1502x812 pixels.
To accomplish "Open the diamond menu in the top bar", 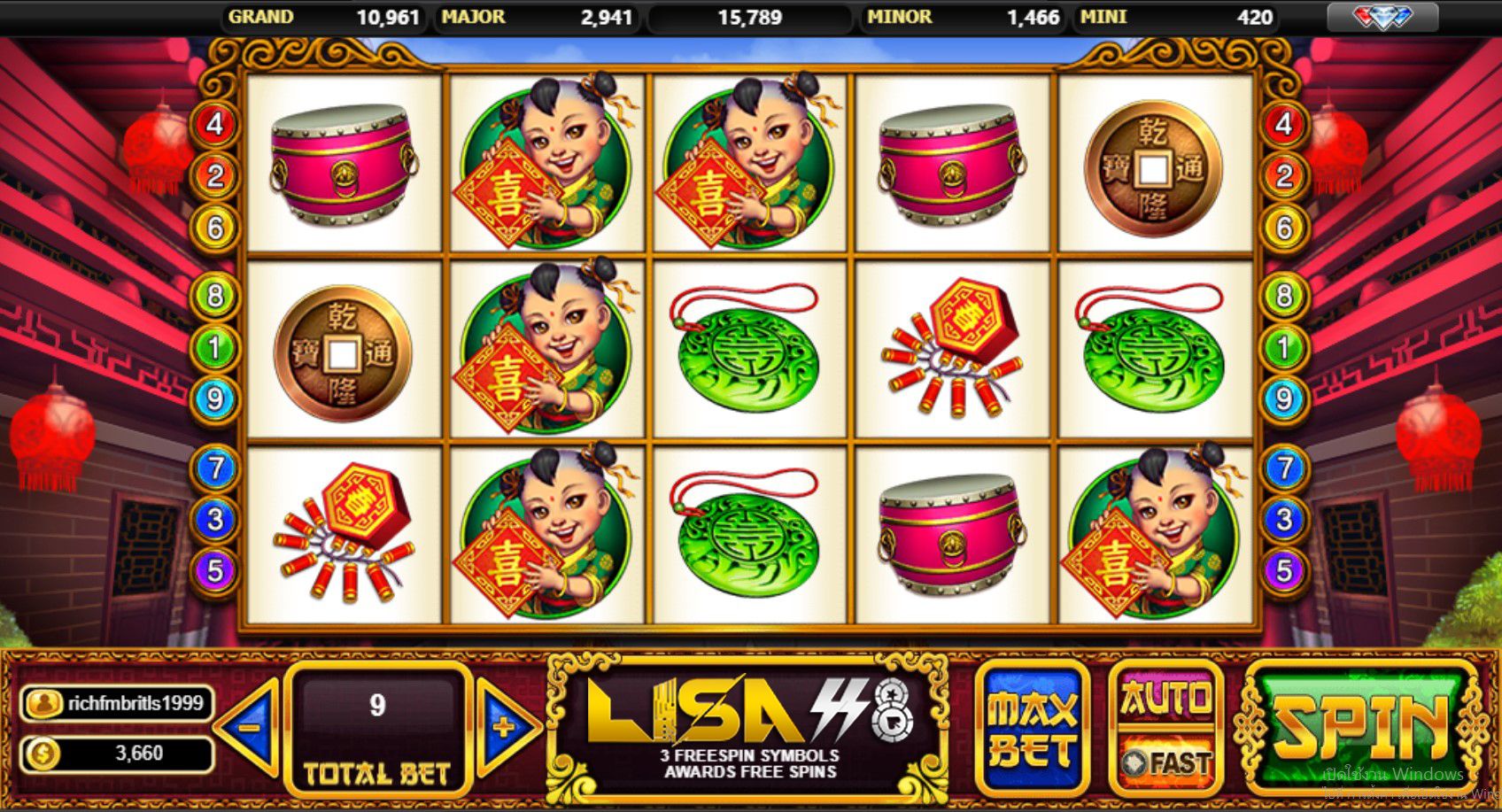I will coord(1382,17).
